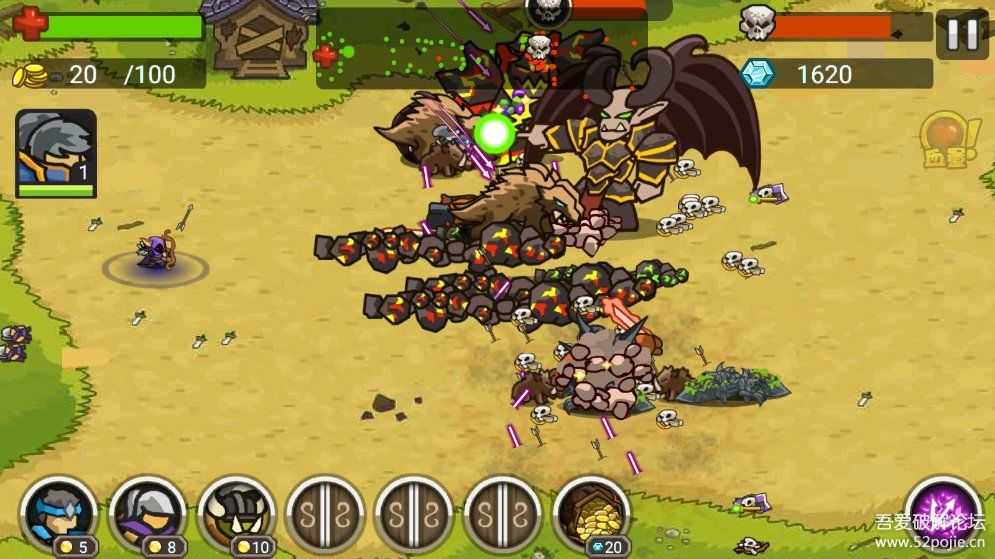The height and width of the screenshot is (559, 995).
Task: Summon the horned-helmet unit costing 10
Action: click(236, 511)
